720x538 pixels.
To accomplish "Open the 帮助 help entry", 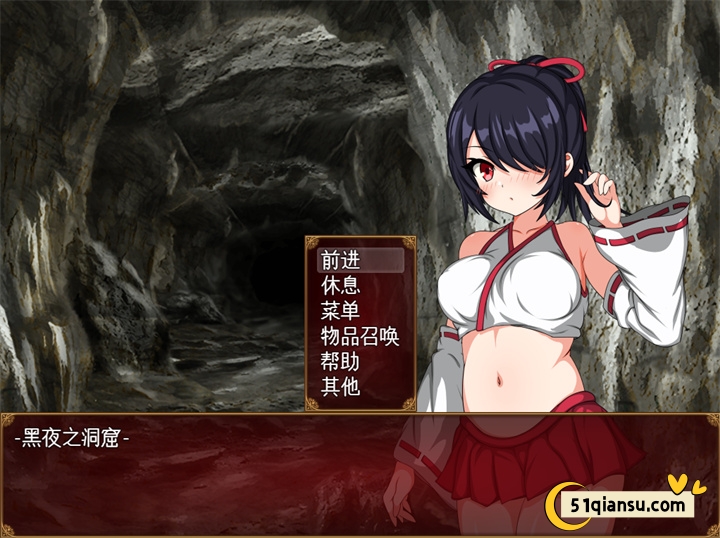I will (x=340, y=361).
